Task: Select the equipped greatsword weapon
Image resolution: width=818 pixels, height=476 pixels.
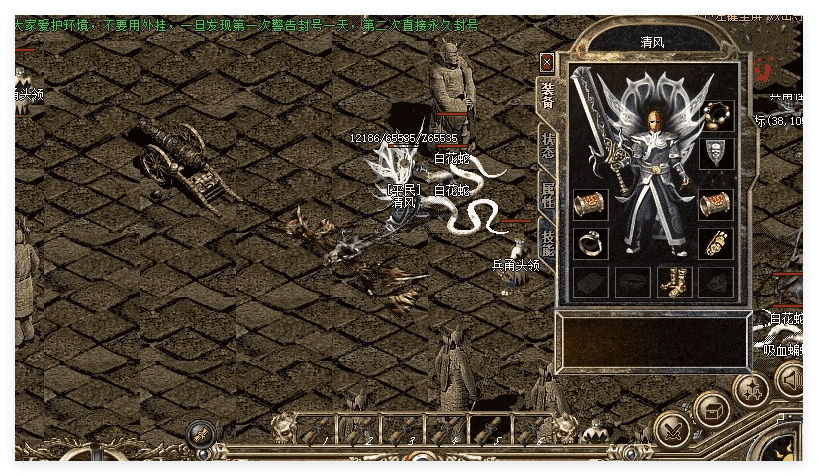Action: tap(598, 125)
